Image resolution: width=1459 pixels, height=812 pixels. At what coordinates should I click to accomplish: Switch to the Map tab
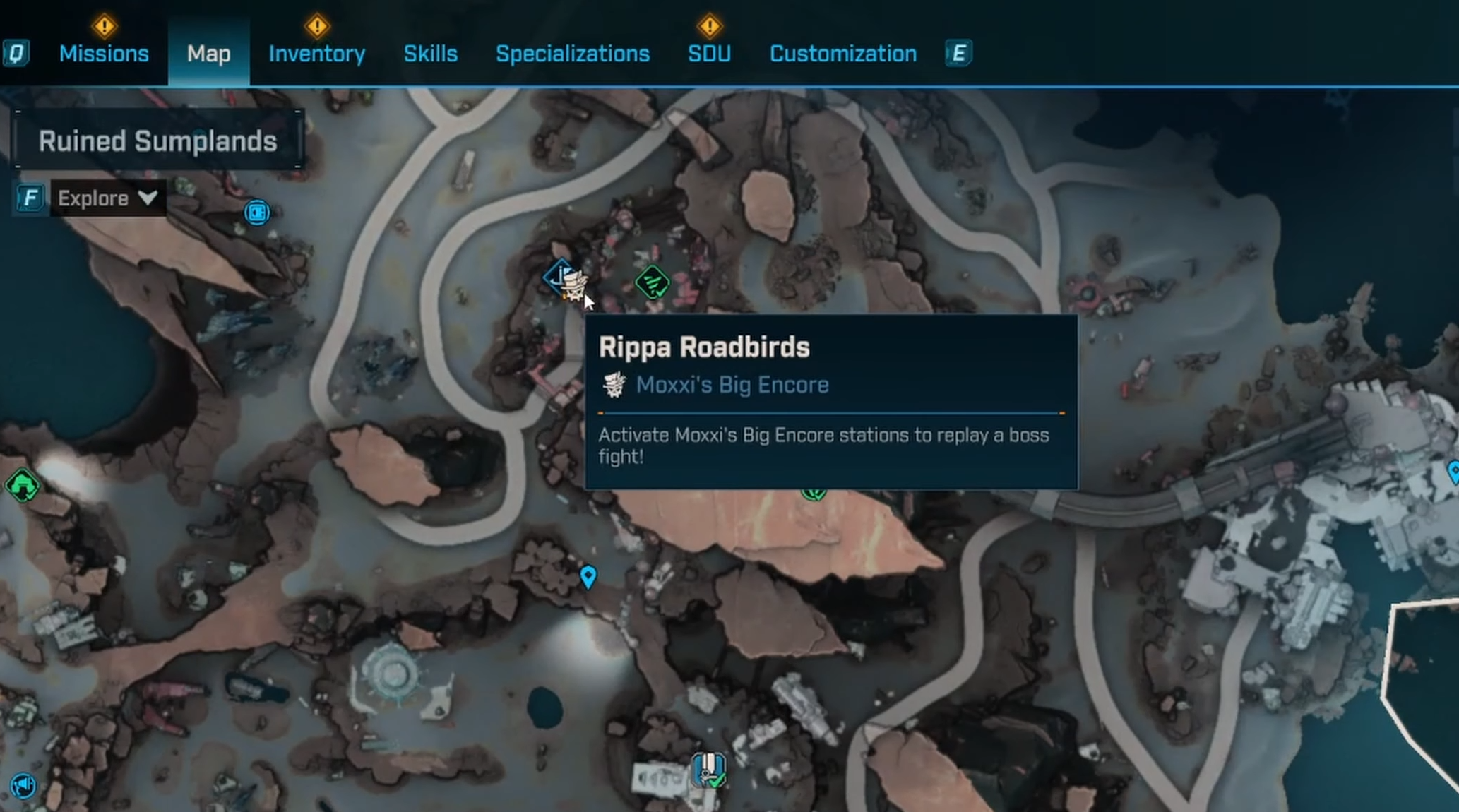[208, 54]
